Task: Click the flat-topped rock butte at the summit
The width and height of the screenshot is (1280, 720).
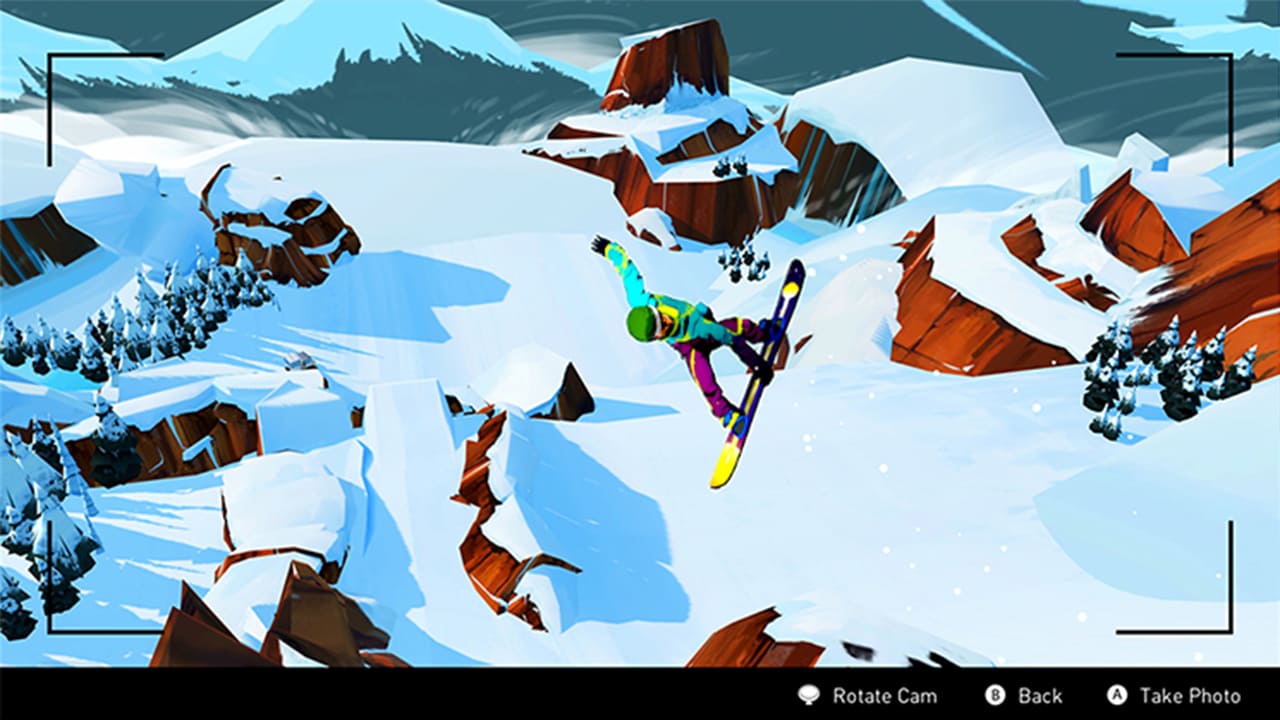Action: coord(666,70)
